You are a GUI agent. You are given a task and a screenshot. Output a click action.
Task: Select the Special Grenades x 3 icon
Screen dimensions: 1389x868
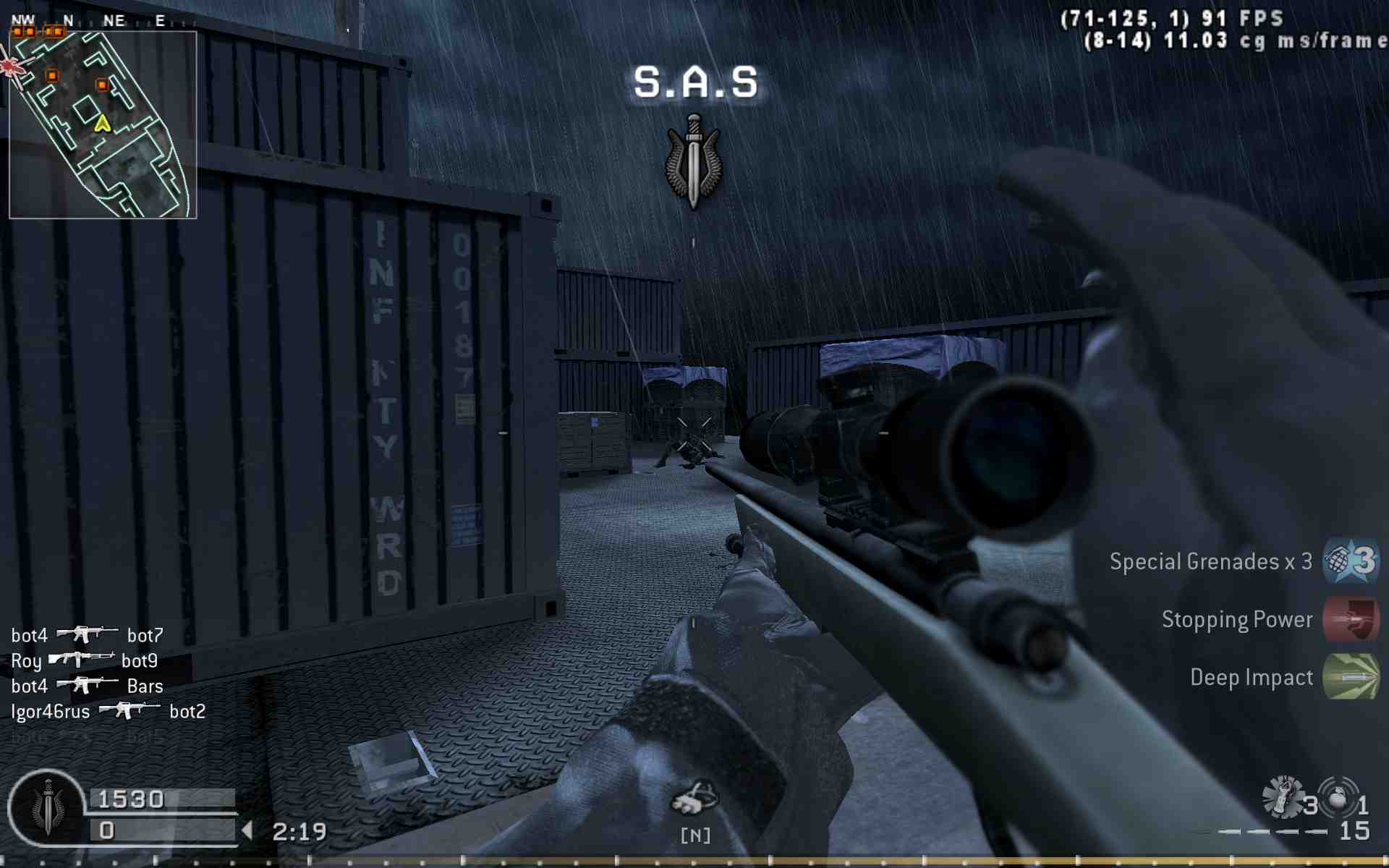coord(1351,561)
